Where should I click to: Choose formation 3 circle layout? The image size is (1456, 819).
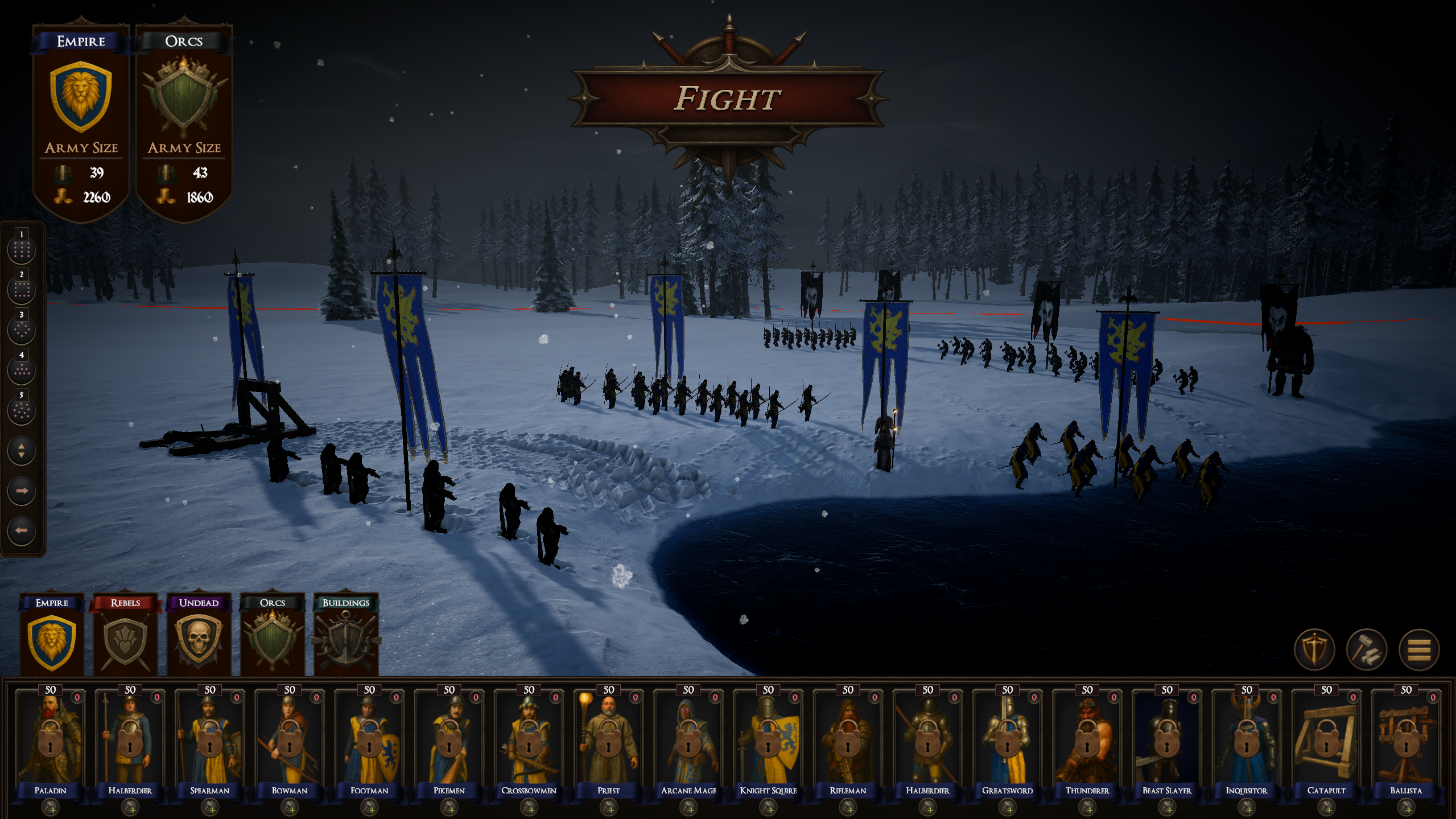pyautogui.click(x=22, y=330)
